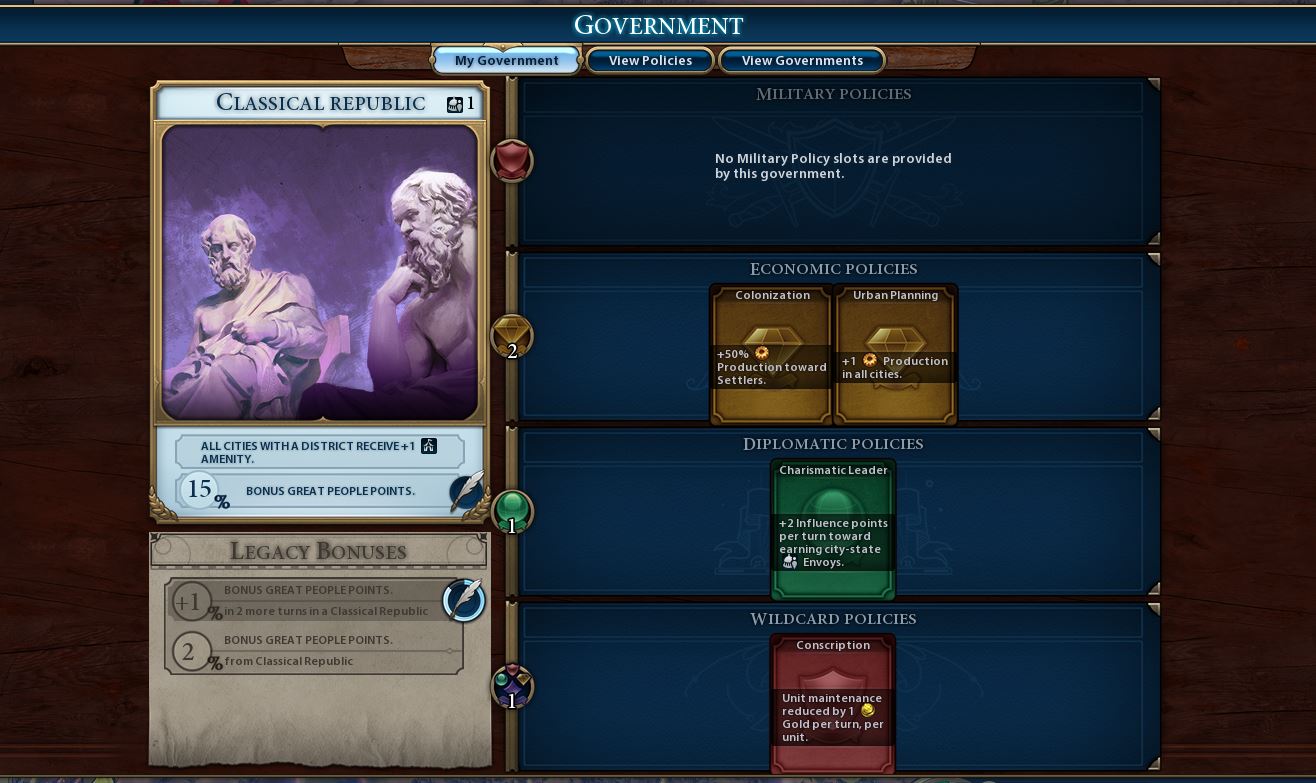Select the Colonization policy card
Screen dimensions: 1316x783
(772, 355)
